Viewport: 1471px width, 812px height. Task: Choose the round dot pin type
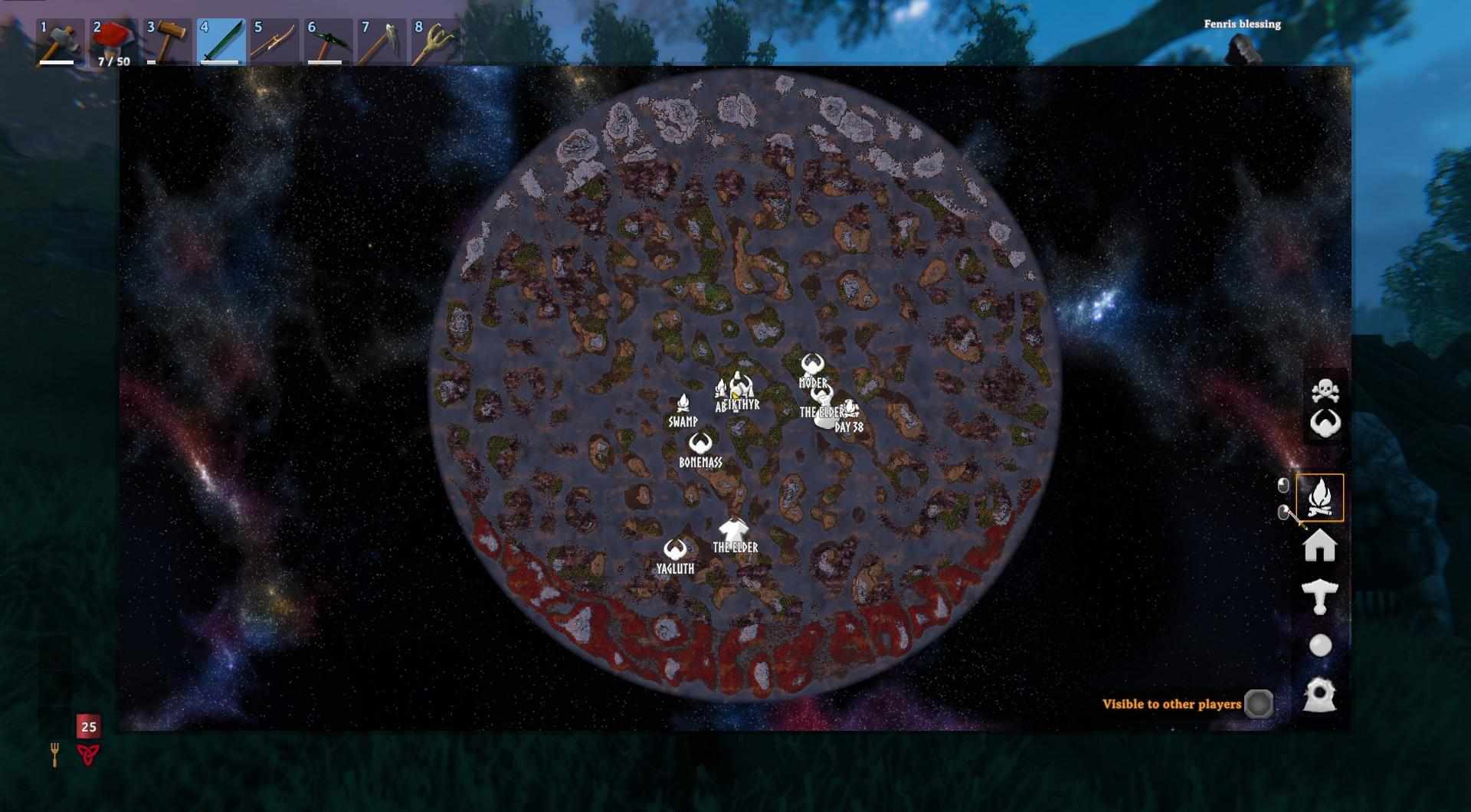coord(1319,646)
